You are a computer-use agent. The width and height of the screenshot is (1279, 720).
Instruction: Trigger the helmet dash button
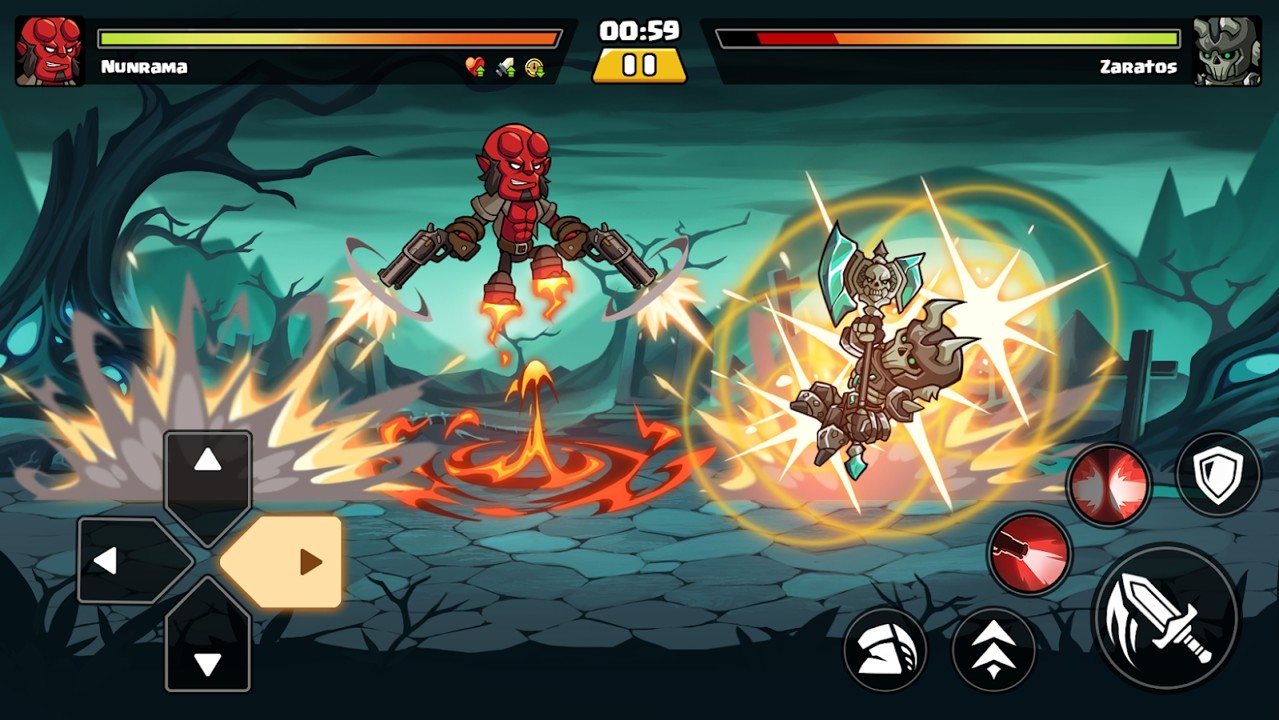(x=885, y=650)
